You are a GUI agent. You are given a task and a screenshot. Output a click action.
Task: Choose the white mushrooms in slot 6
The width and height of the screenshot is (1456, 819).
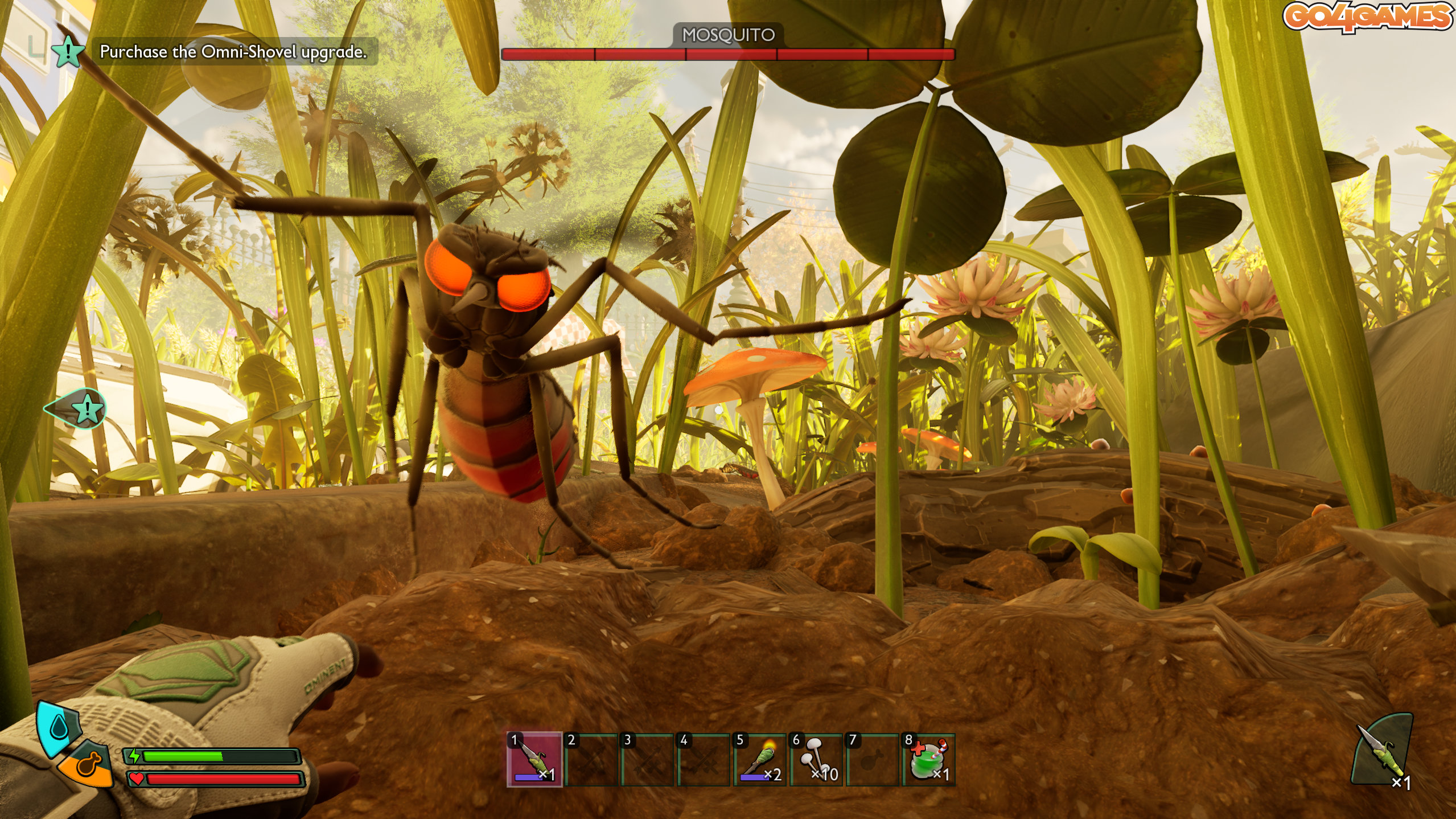[816, 760]
